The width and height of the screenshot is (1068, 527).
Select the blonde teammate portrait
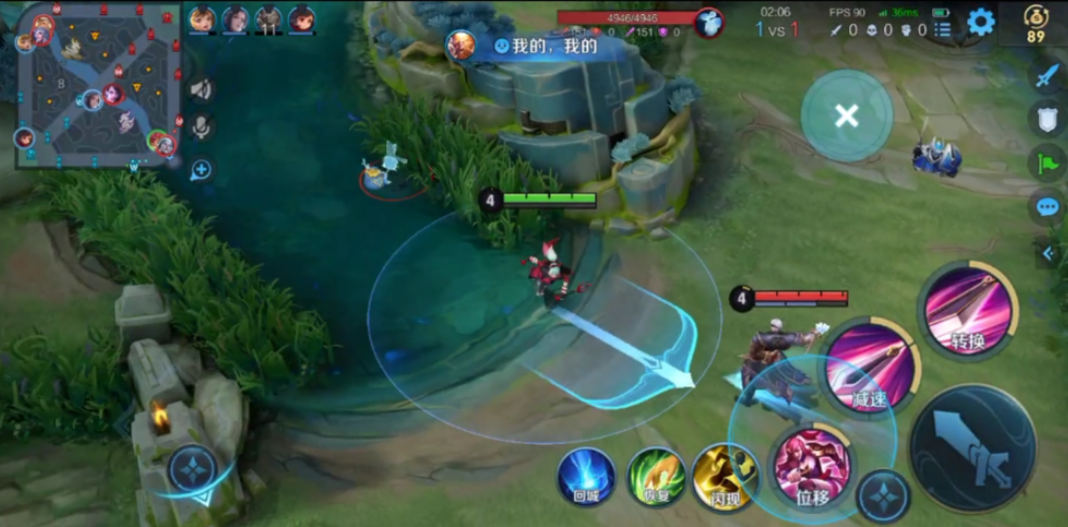[202, 19]
